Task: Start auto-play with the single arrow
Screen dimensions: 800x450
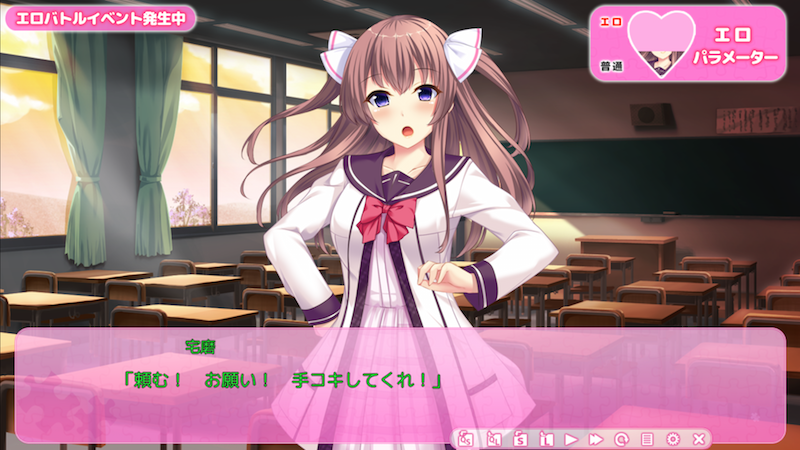Action: (x=571, y=438)
